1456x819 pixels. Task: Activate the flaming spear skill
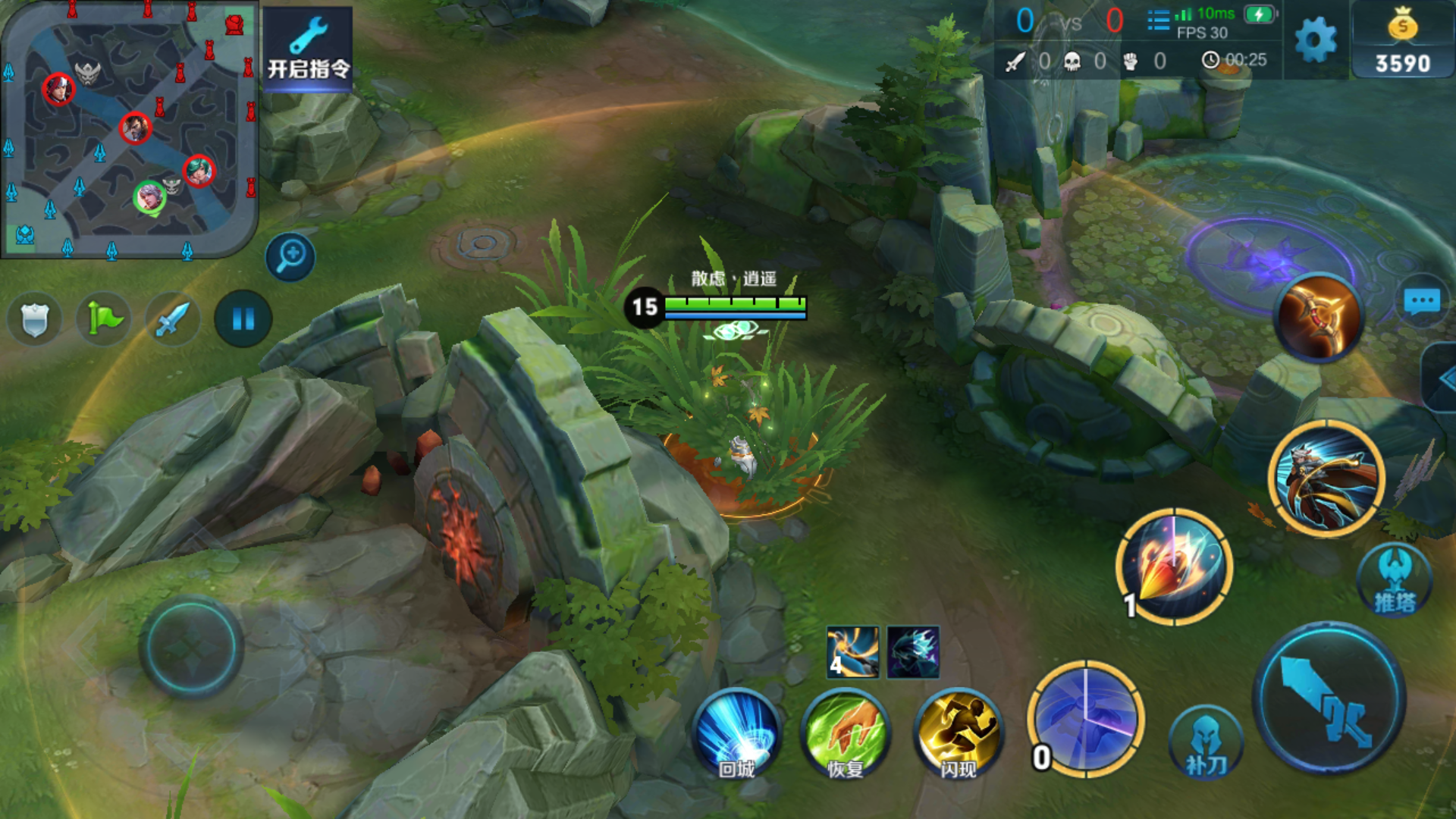click(x=1175, y=567)
